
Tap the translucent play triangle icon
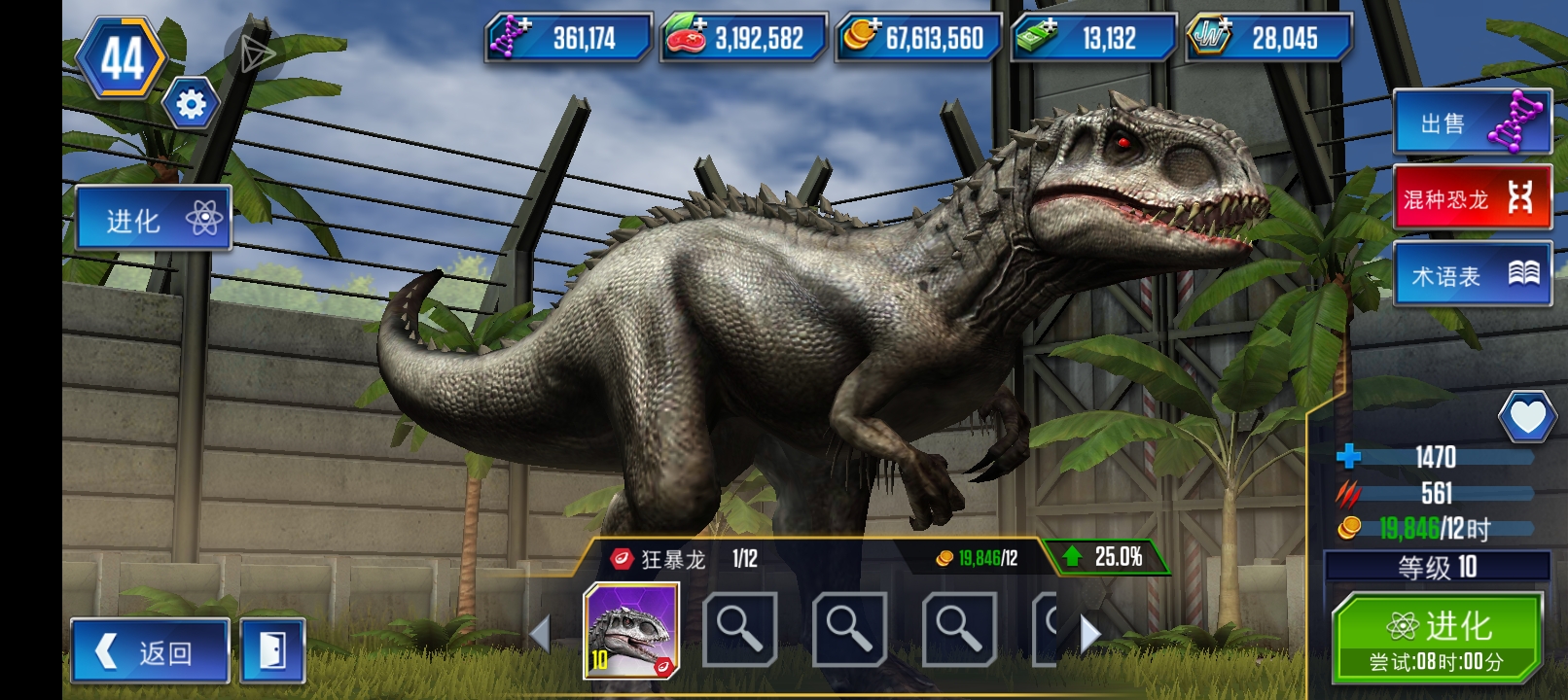(254, 52)
